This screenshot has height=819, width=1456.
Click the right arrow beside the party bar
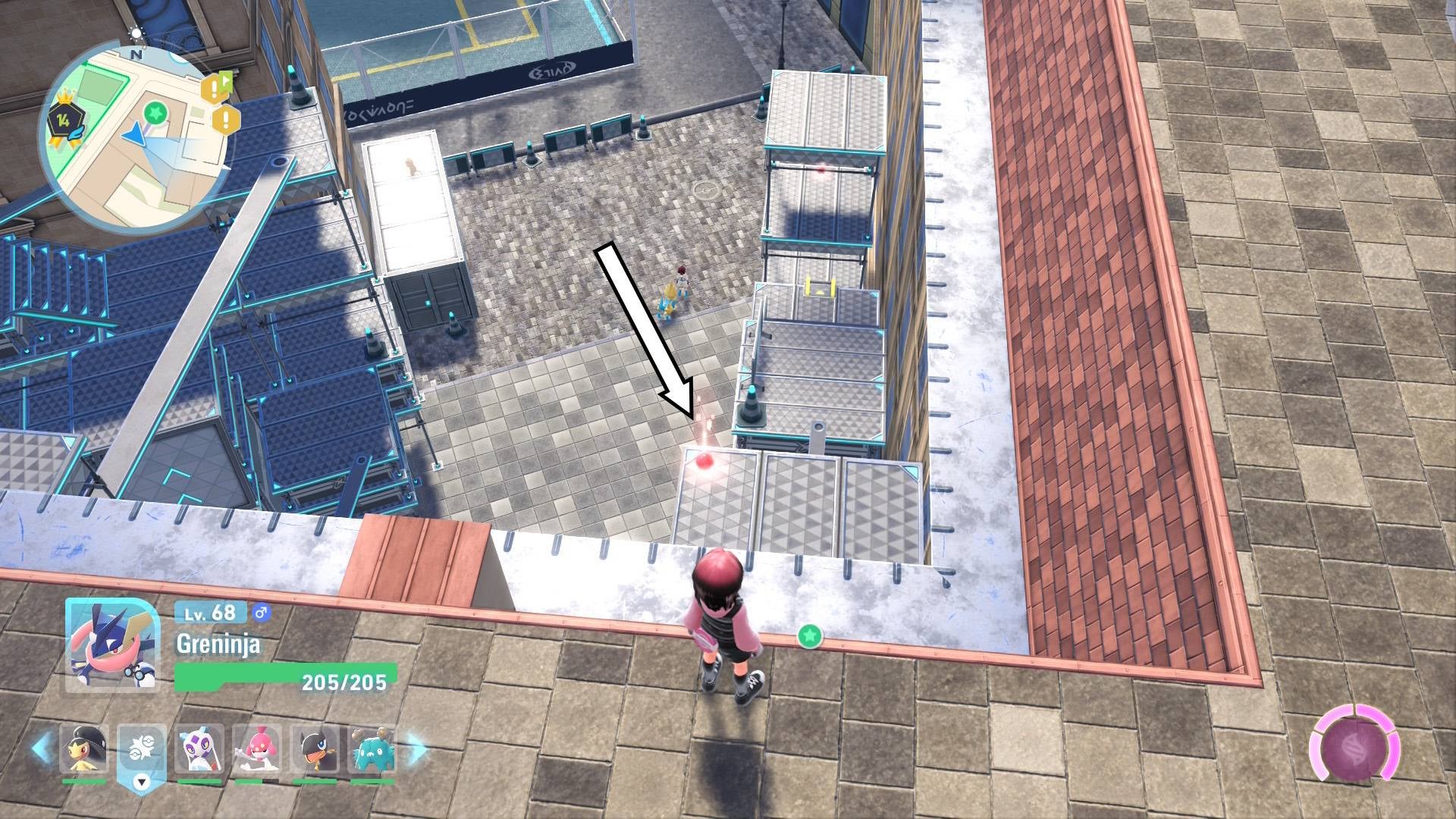point(416,748)
